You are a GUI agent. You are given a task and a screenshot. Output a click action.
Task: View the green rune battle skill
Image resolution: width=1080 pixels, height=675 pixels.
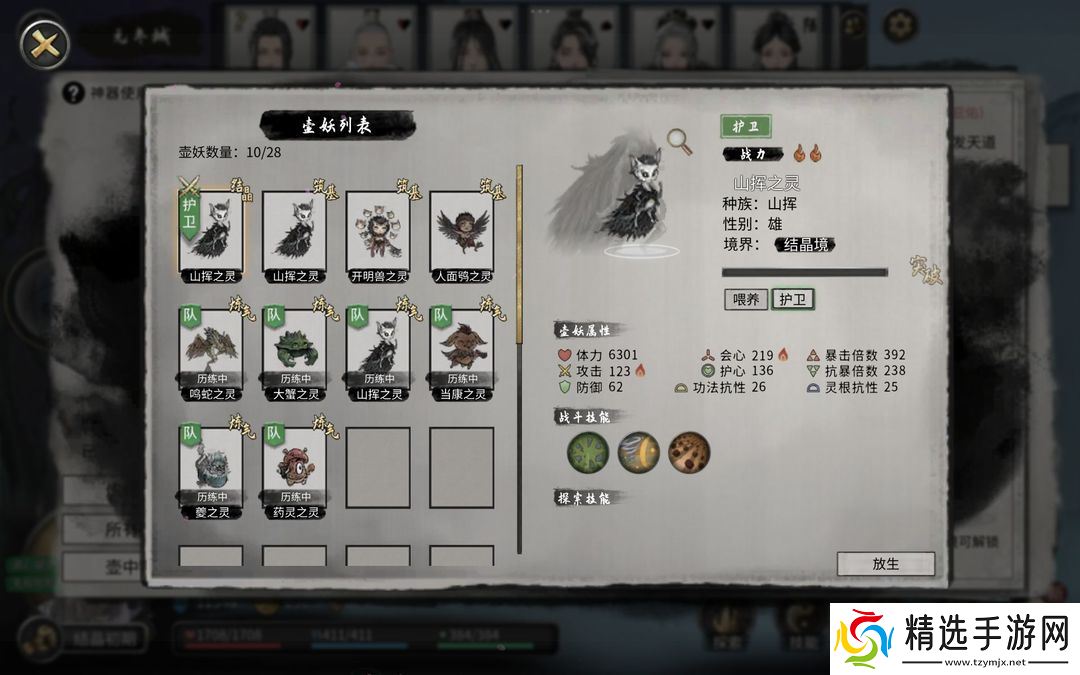tap(587, 453)
